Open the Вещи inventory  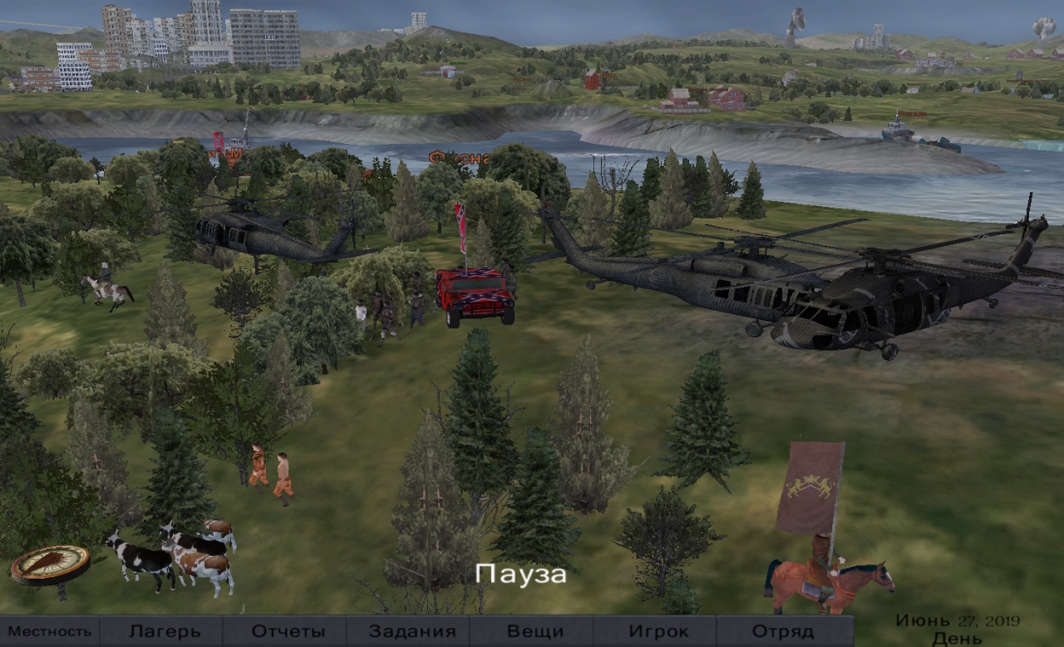pos(534,632)
